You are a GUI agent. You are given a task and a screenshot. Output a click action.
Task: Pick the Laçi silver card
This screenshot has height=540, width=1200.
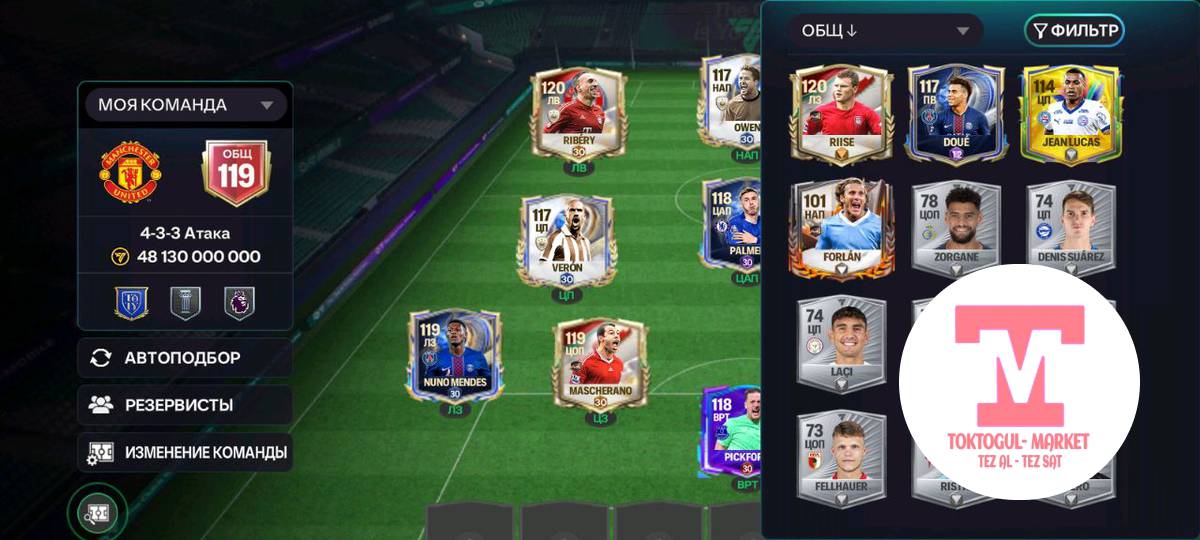841,343
